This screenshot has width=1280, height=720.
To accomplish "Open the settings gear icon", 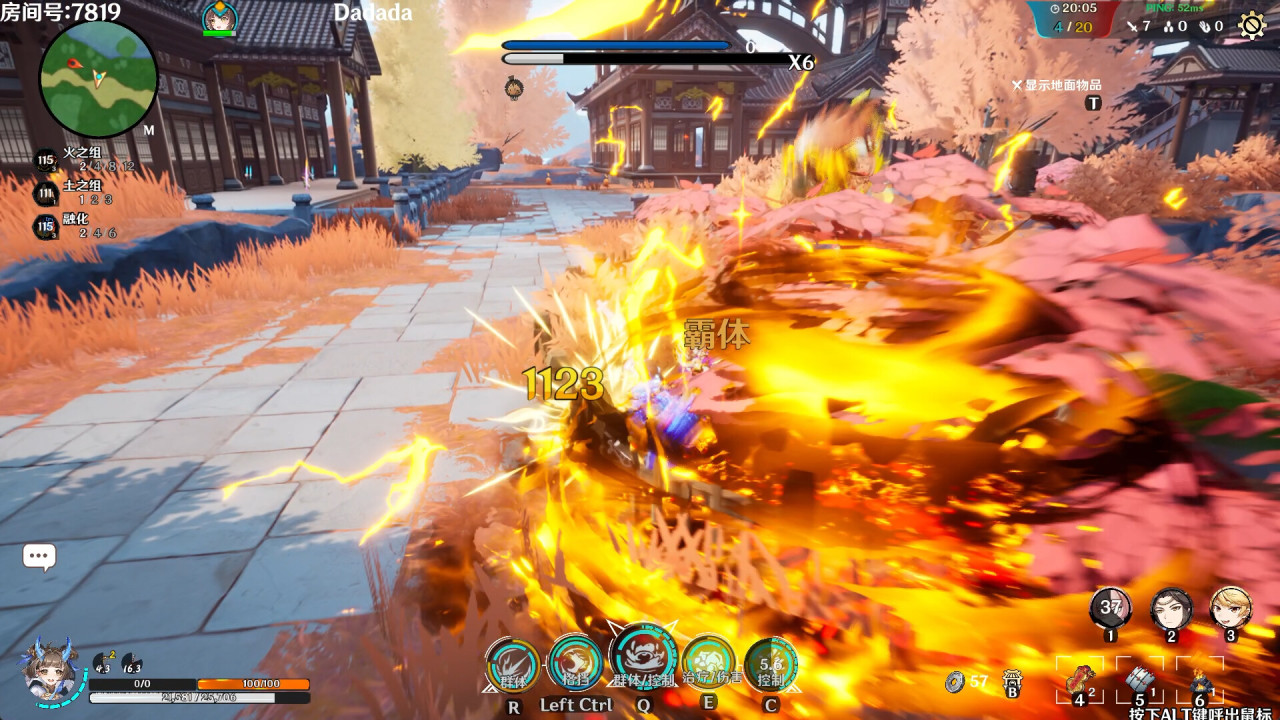I will click(1252, 25).
